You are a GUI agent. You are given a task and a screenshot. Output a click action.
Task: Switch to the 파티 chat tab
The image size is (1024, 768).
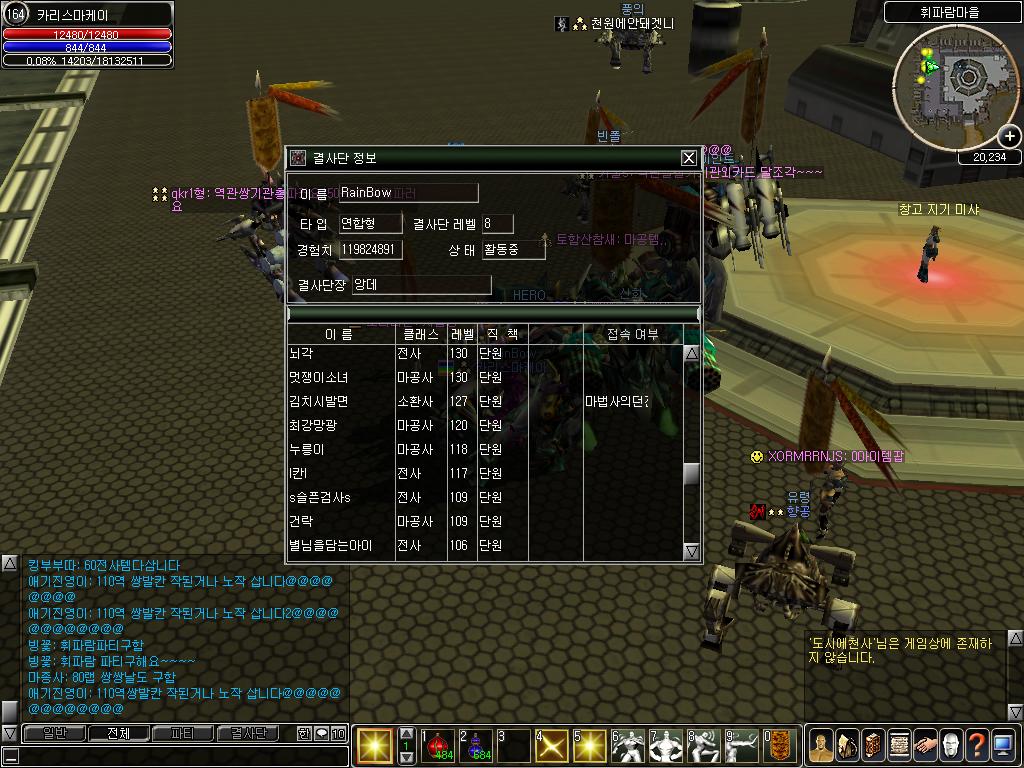coord(183,733)
